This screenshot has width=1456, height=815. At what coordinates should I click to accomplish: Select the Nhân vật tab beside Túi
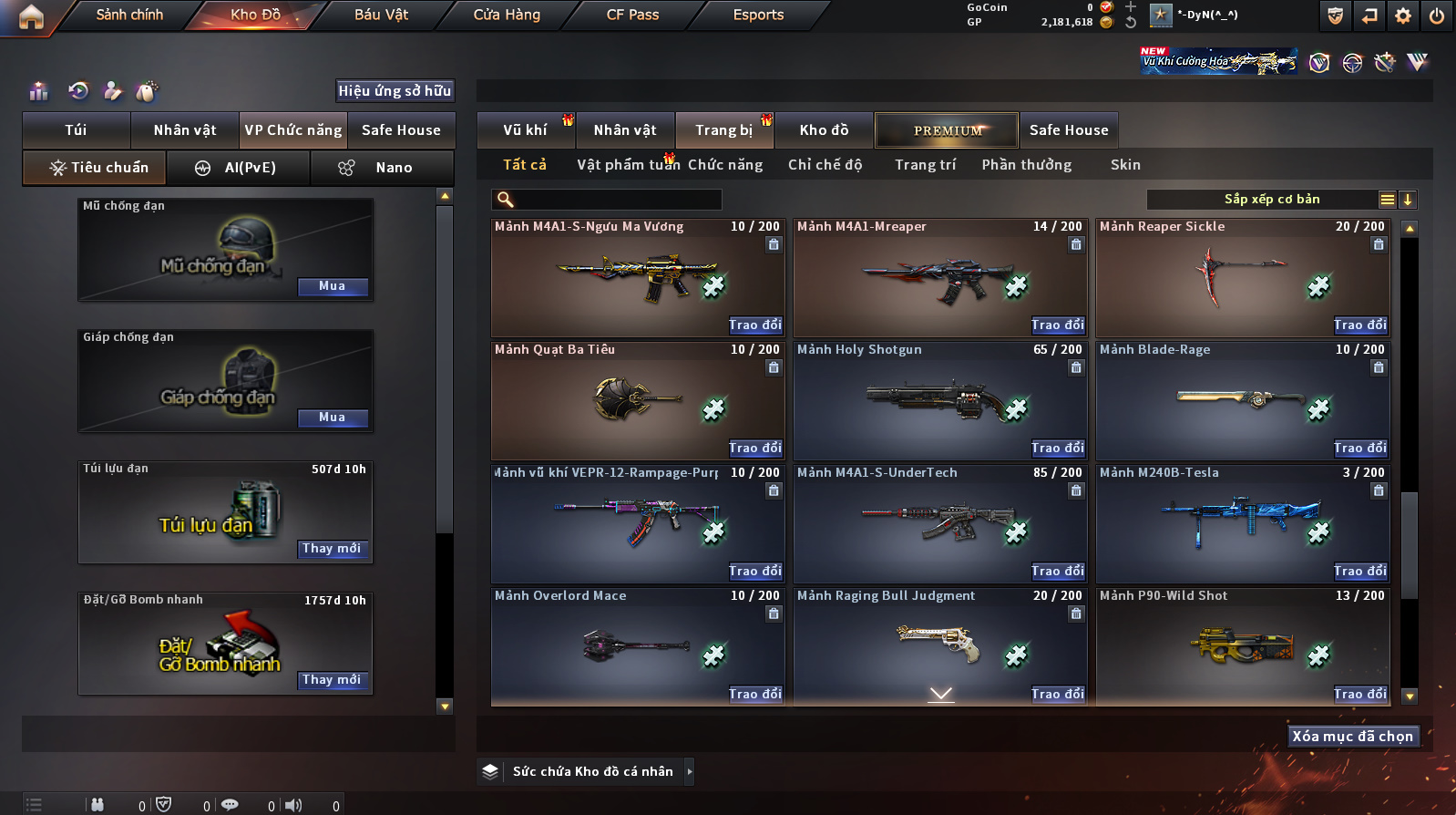(185, 130)
